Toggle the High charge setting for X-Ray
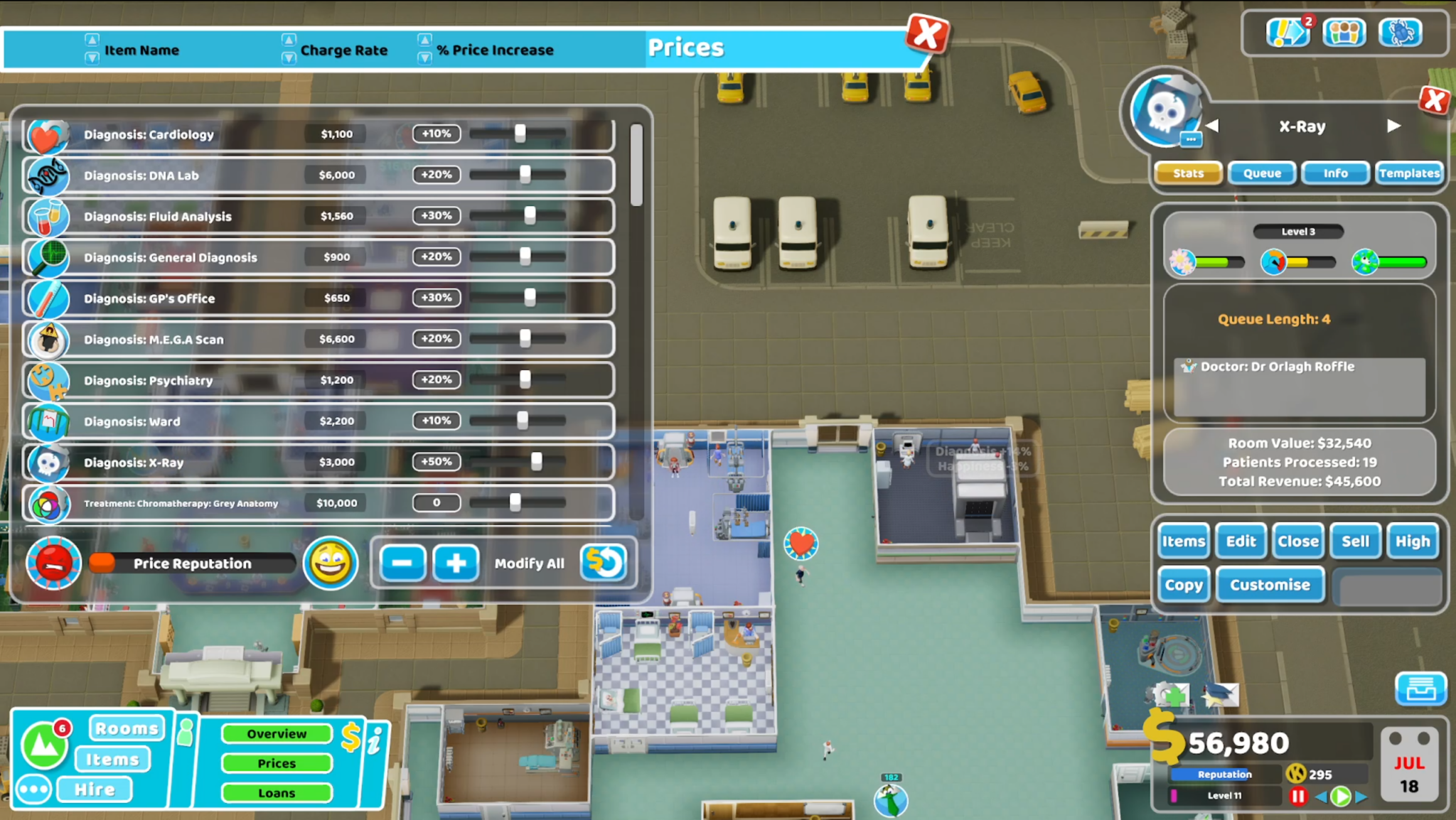The width and height of the screenshot is (1456, 820). click(x=1413, y=541)
